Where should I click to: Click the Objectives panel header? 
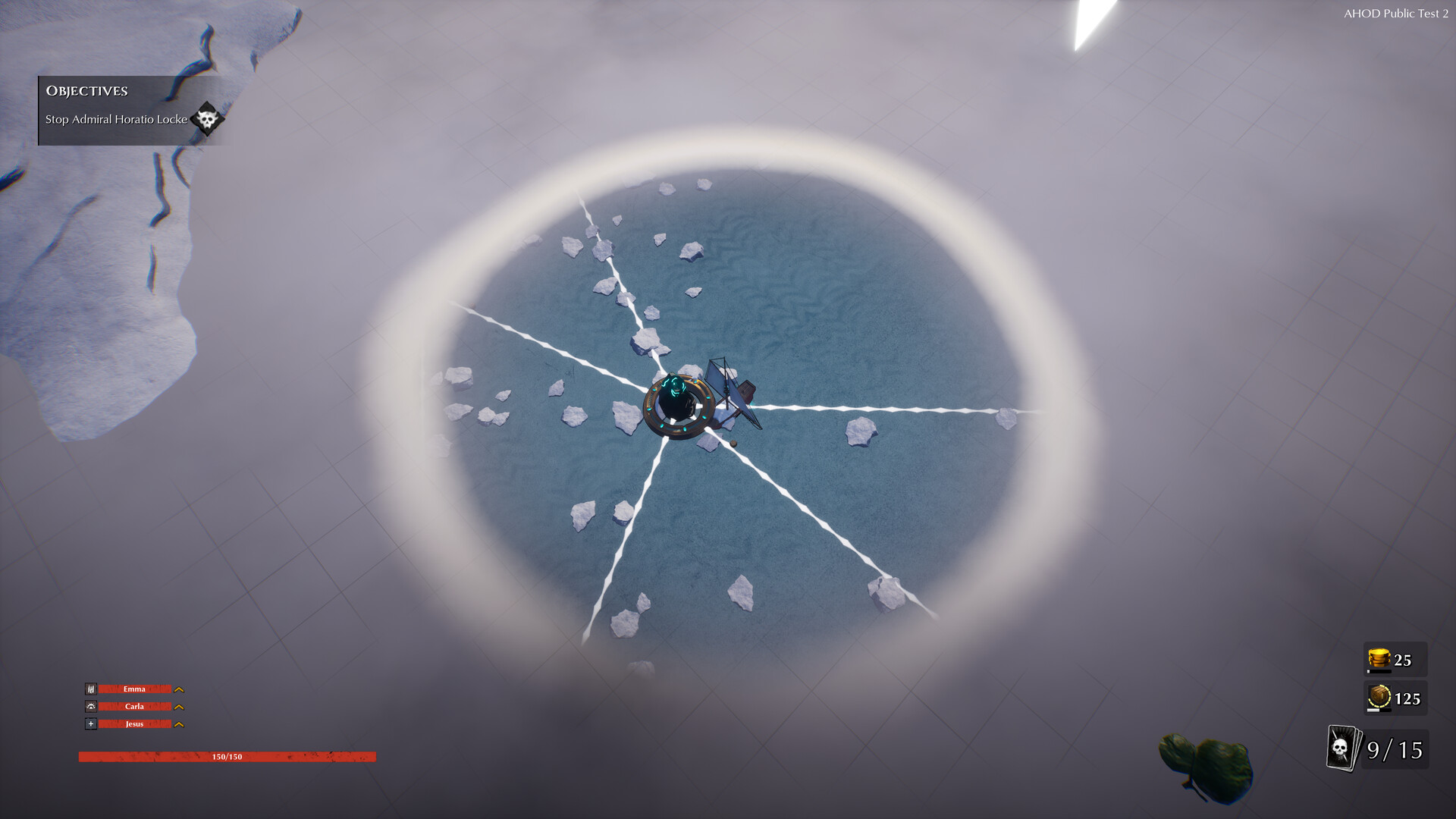[86, 92]
